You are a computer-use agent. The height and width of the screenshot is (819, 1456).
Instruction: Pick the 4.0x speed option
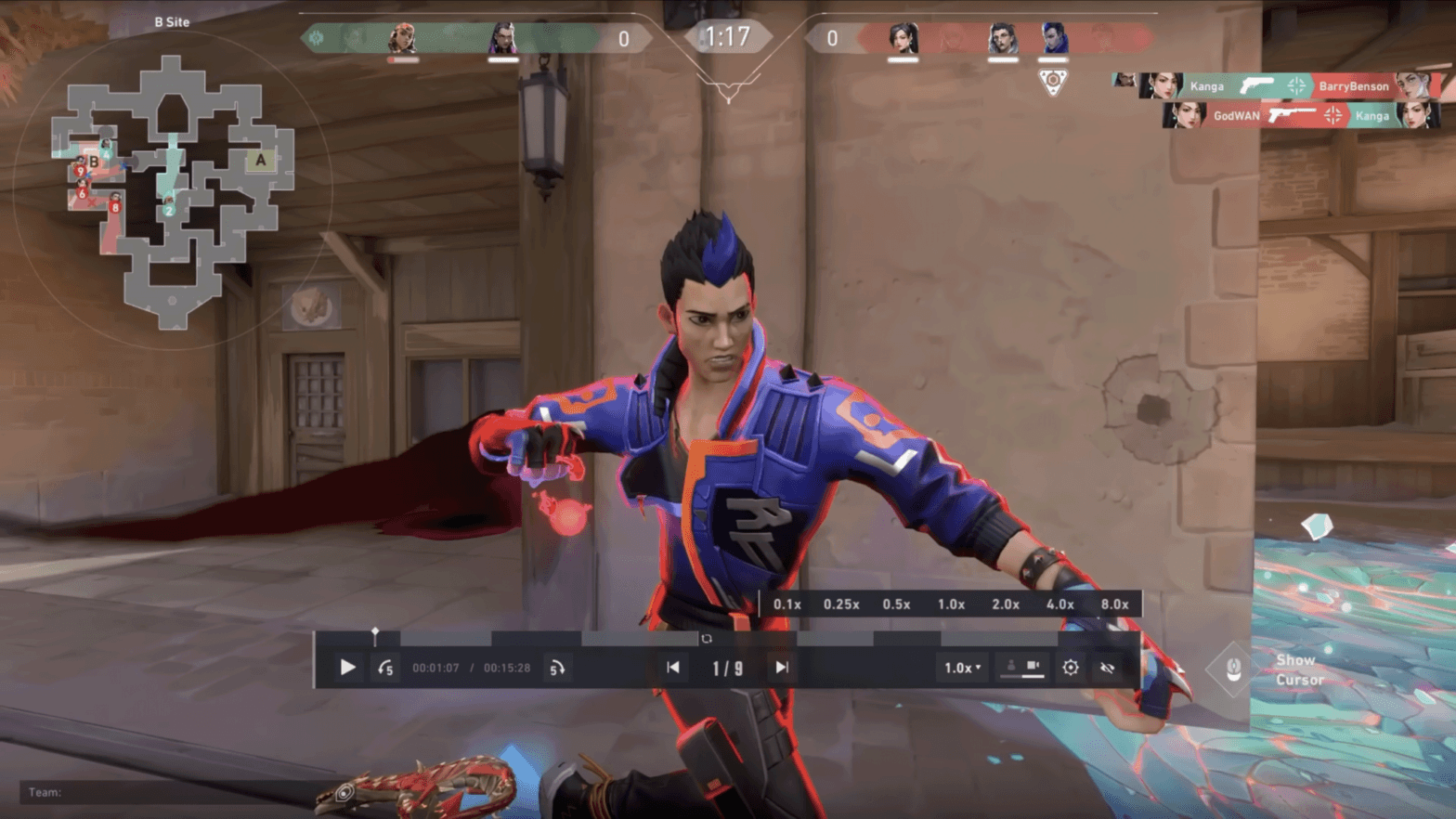click(1060, 604)
